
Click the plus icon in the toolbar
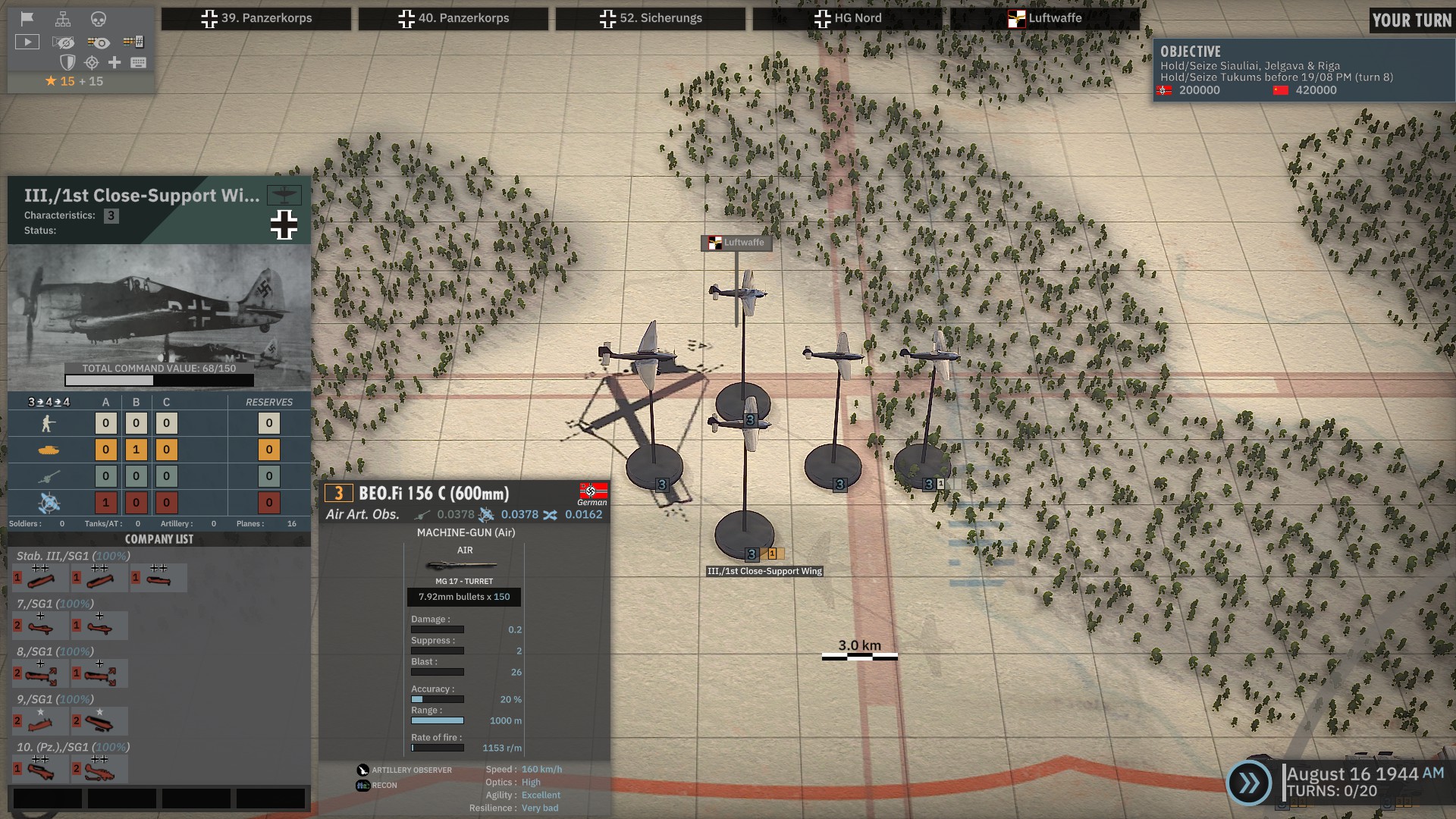click(115, 62)
